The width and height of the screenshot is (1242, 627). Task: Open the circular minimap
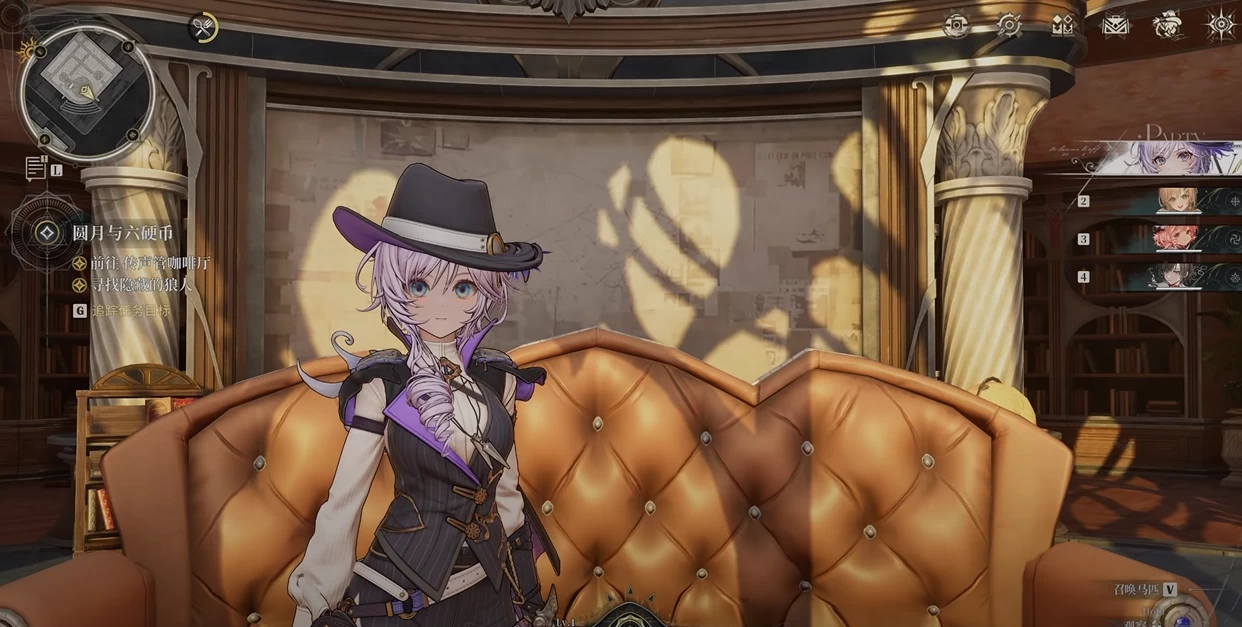pyautogui.click(x=86, y=92)
